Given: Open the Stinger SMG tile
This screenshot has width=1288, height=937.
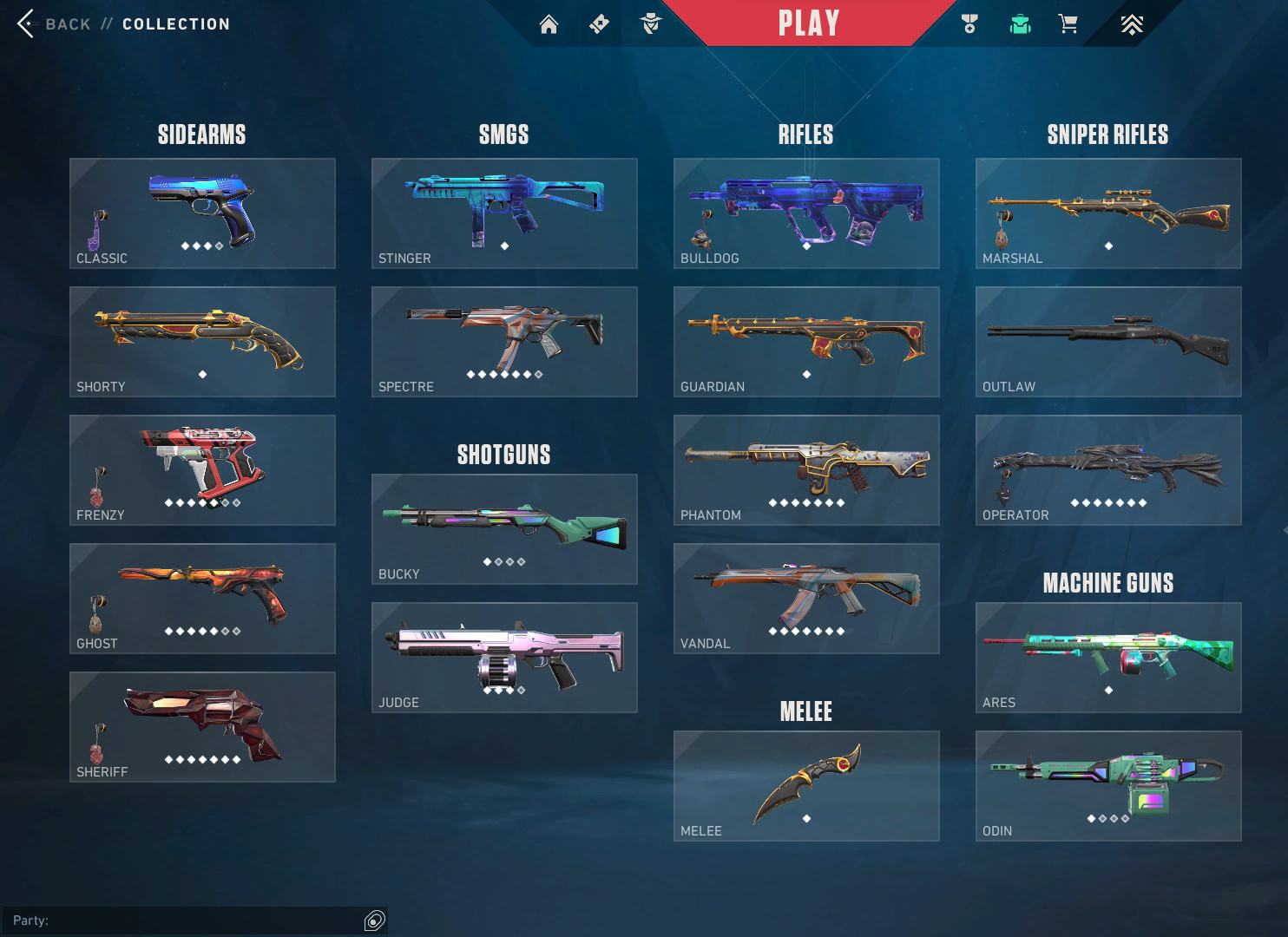Looking at the screenshot, I should tap(504, 213).
